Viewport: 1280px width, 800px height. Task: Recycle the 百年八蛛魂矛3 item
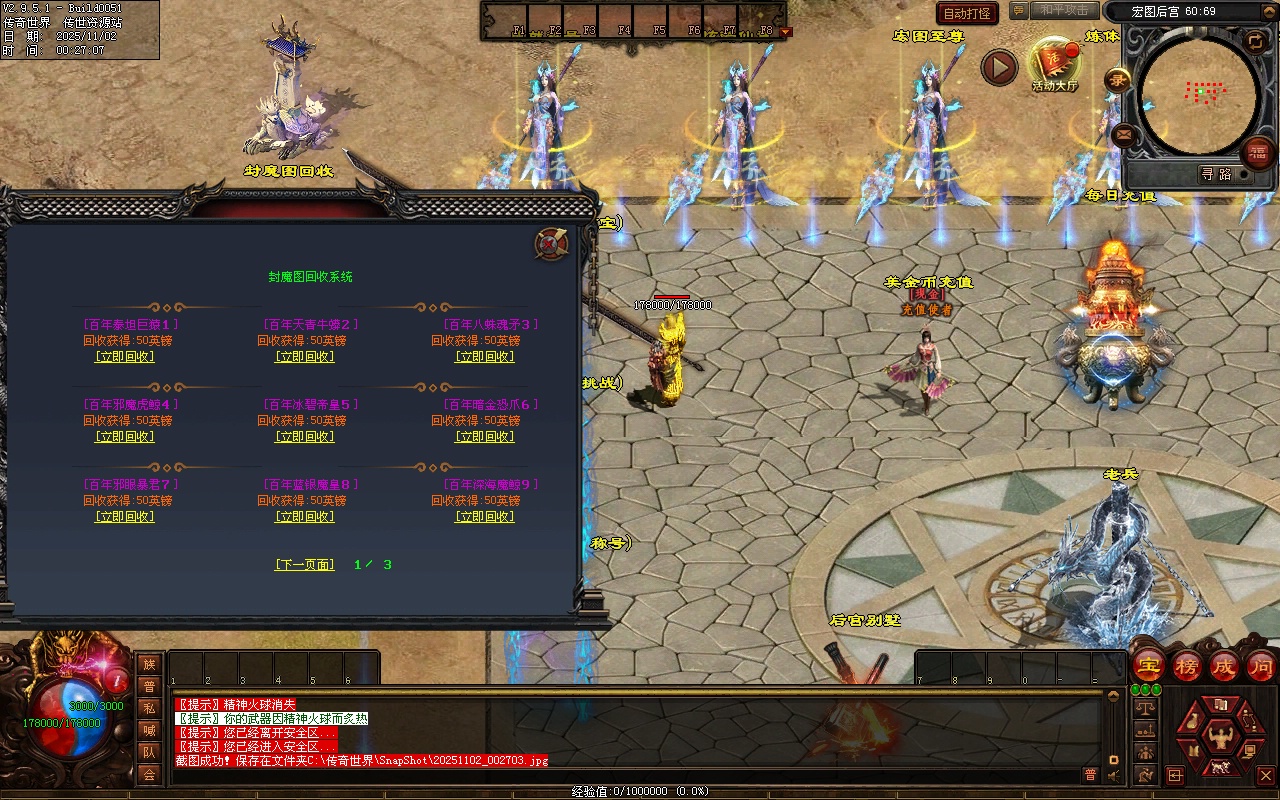click(485, 357)
